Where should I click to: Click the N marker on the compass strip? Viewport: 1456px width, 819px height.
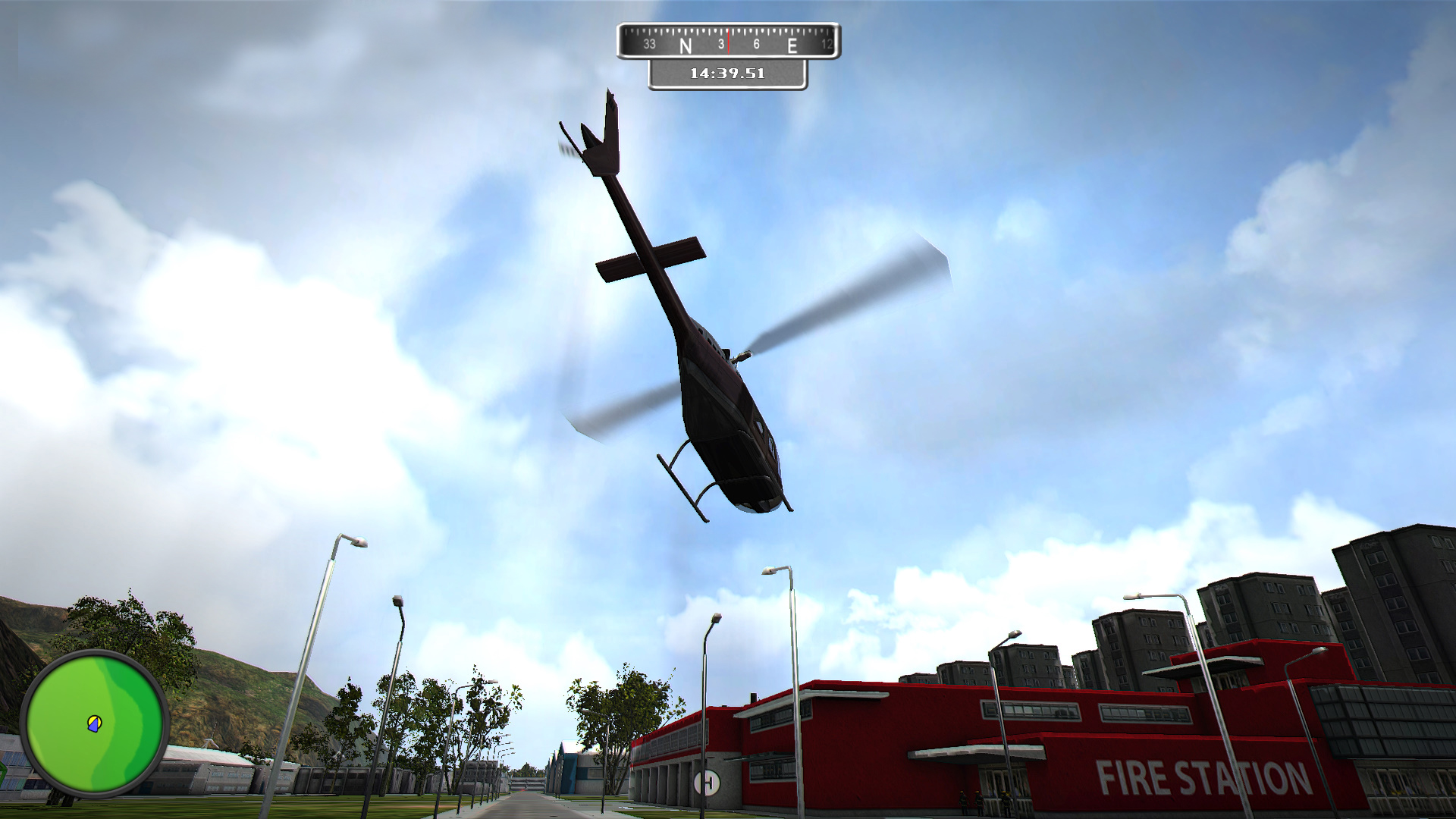[x=685, y=45]
